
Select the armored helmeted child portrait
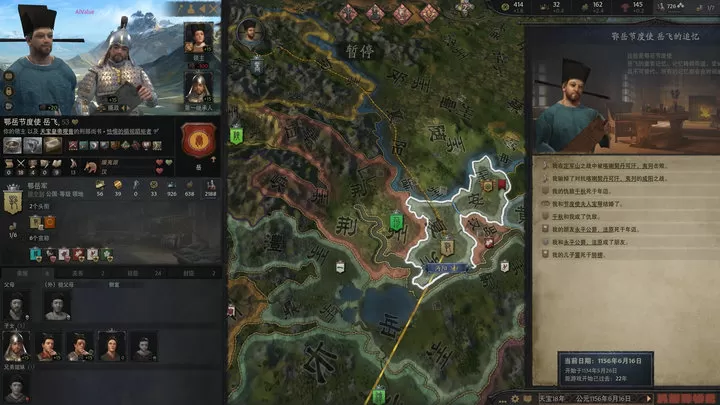(16, 346)
